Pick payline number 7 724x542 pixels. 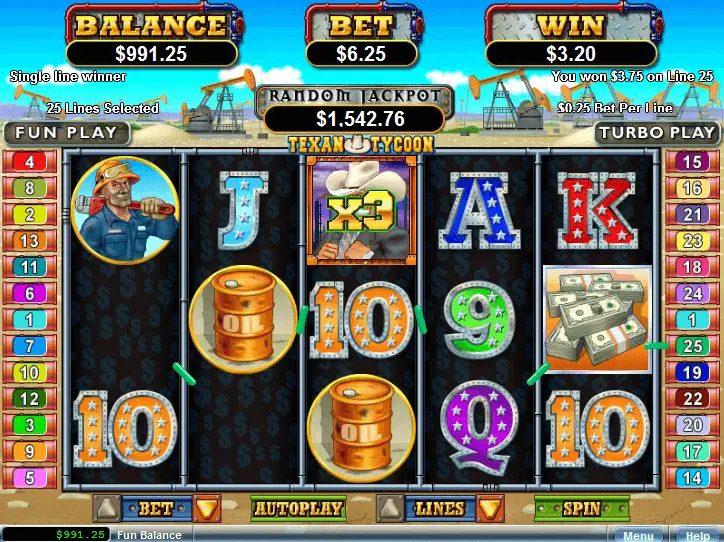click(x=29, y=346)
